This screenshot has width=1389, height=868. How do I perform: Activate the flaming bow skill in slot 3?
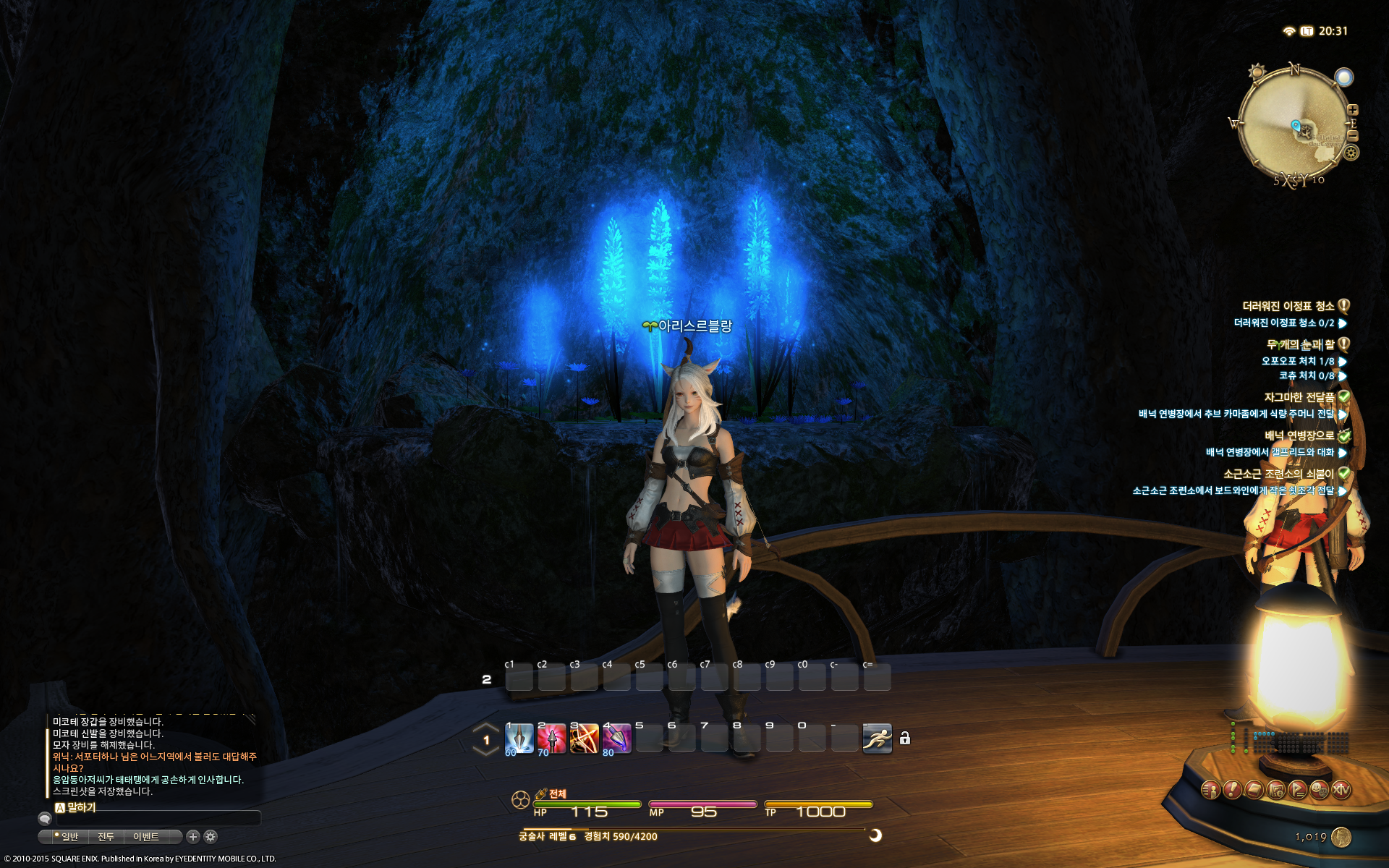tap(584, 739)
